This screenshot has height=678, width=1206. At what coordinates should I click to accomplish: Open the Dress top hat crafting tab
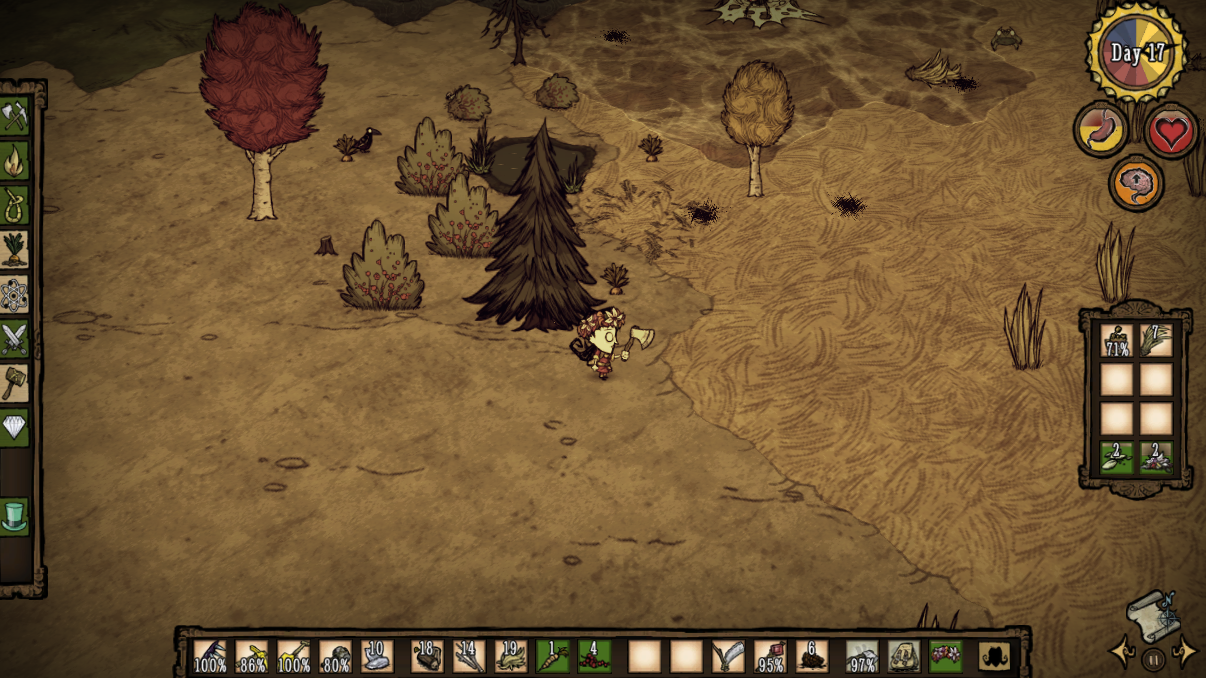14,517
